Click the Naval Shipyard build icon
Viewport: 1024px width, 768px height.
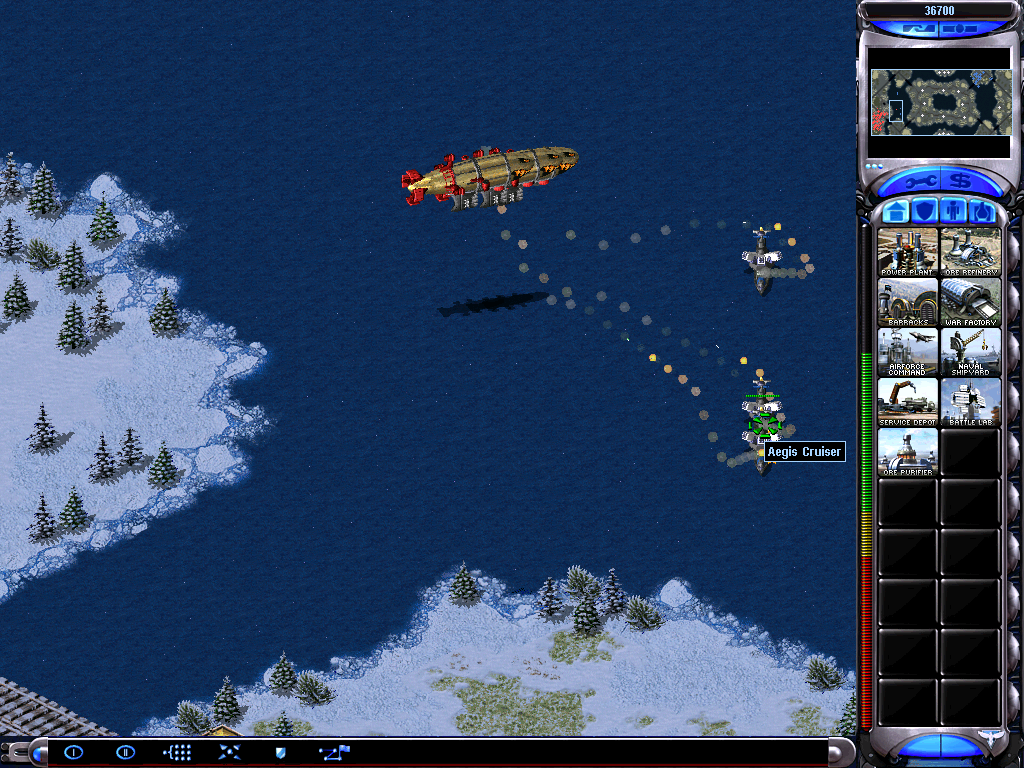click(970, 351)
